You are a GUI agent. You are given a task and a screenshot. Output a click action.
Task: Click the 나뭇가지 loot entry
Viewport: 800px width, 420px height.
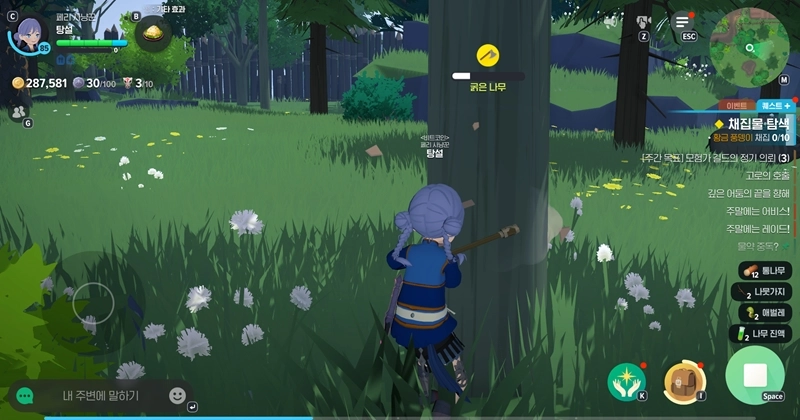coord(767,291)
